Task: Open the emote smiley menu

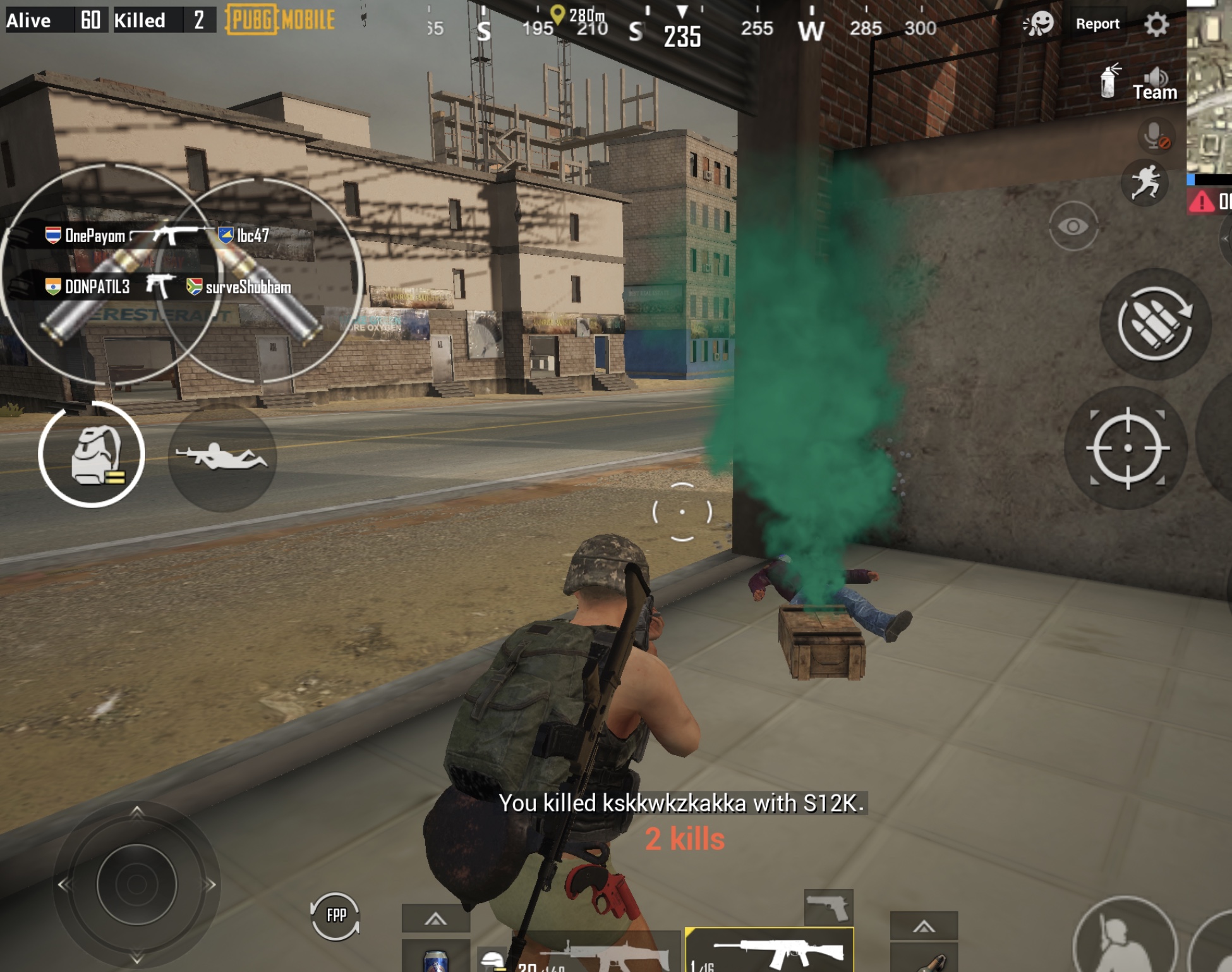Action: [x=1039, y=24]
